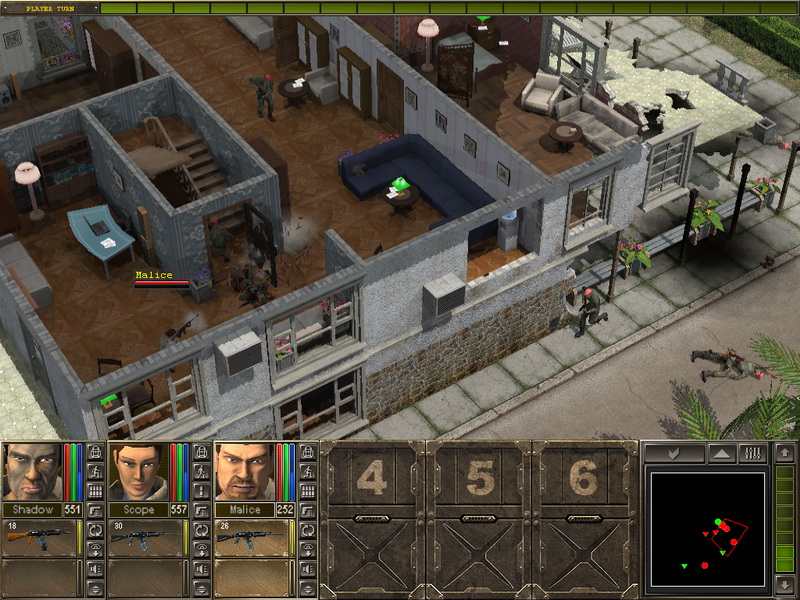800x600 pixels.
Task: Click the up-triangle button above the minimap
Action: pyautogui.click(x=720, y=453)
